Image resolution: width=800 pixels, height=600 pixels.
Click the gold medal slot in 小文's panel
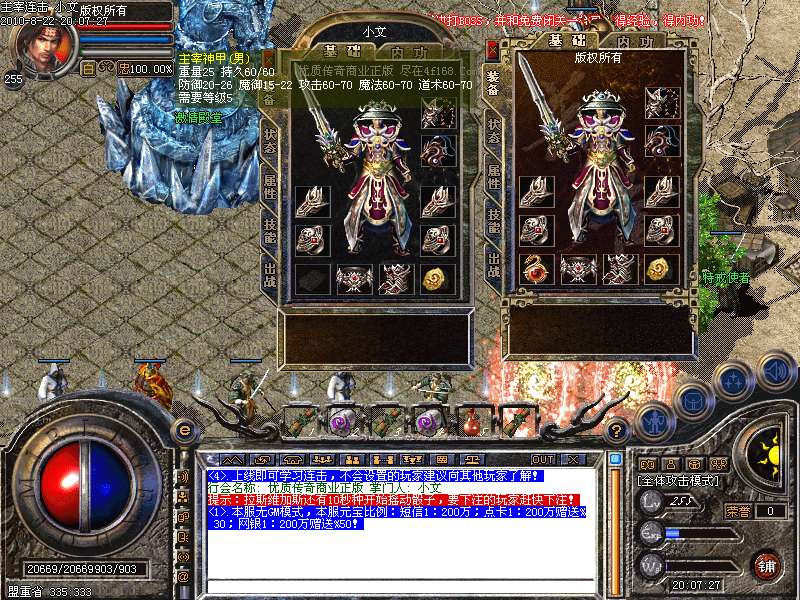[x=435, y=280]
